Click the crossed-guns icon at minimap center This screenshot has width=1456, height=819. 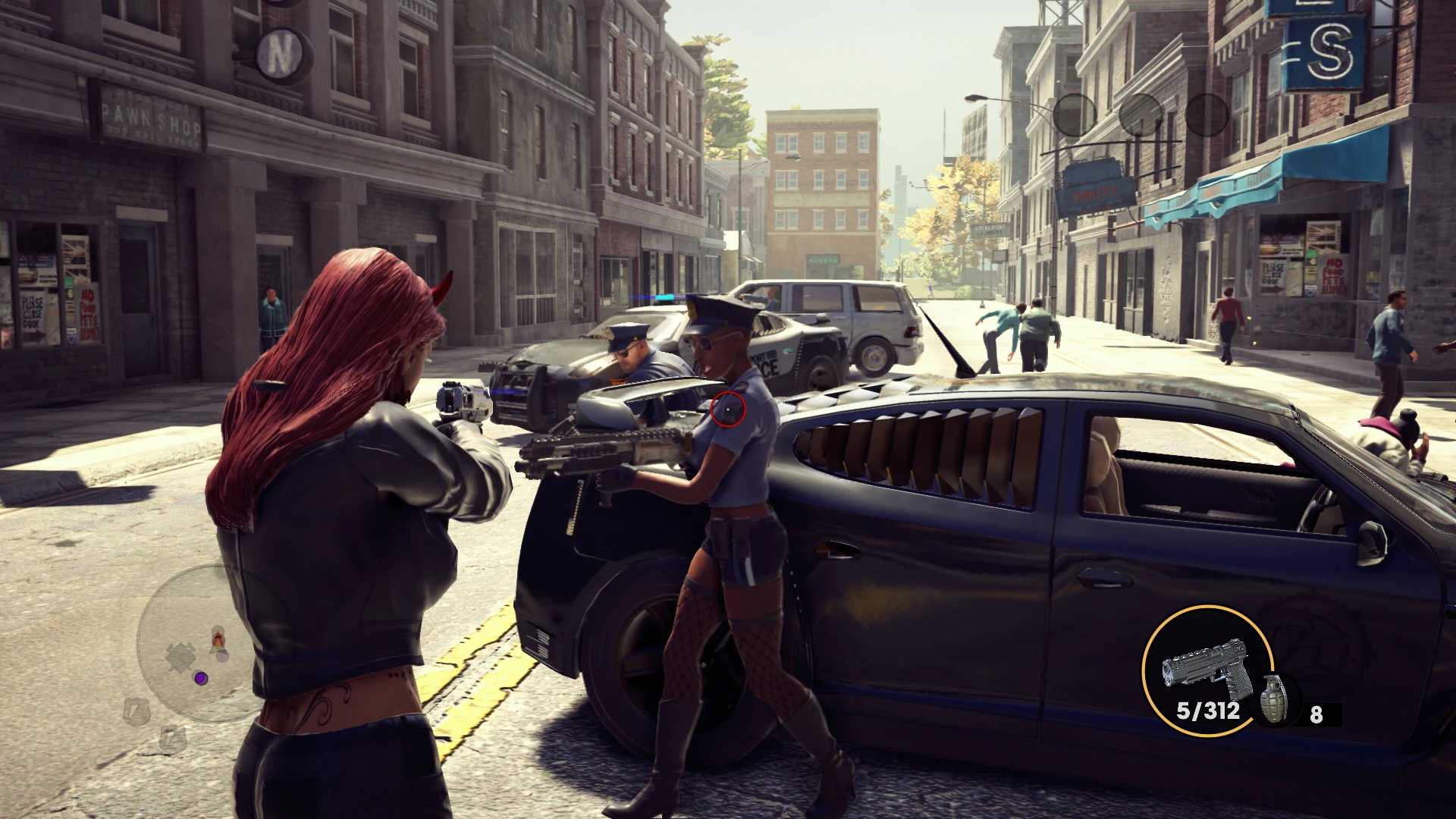pyautogui.click(x=180, y=657)
